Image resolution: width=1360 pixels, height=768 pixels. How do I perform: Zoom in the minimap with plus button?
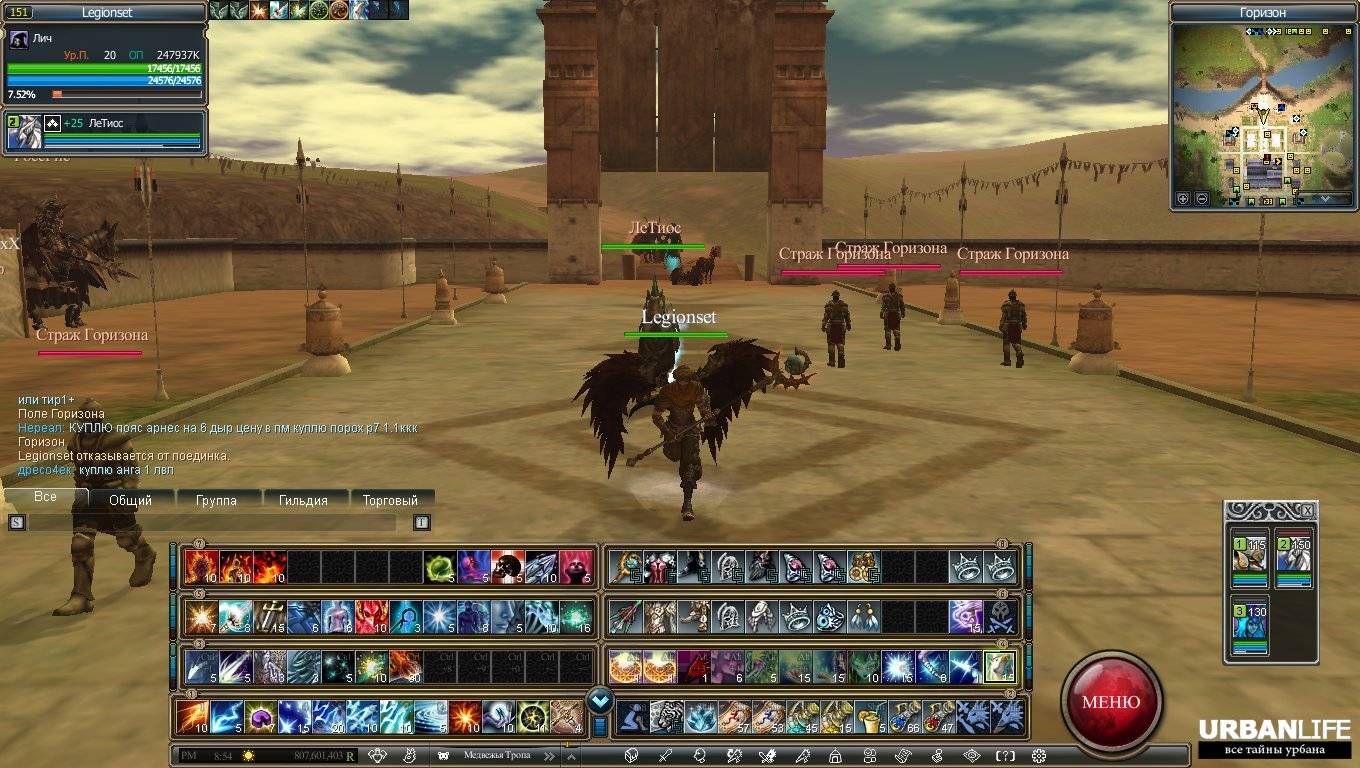[x=1183, y=199]
